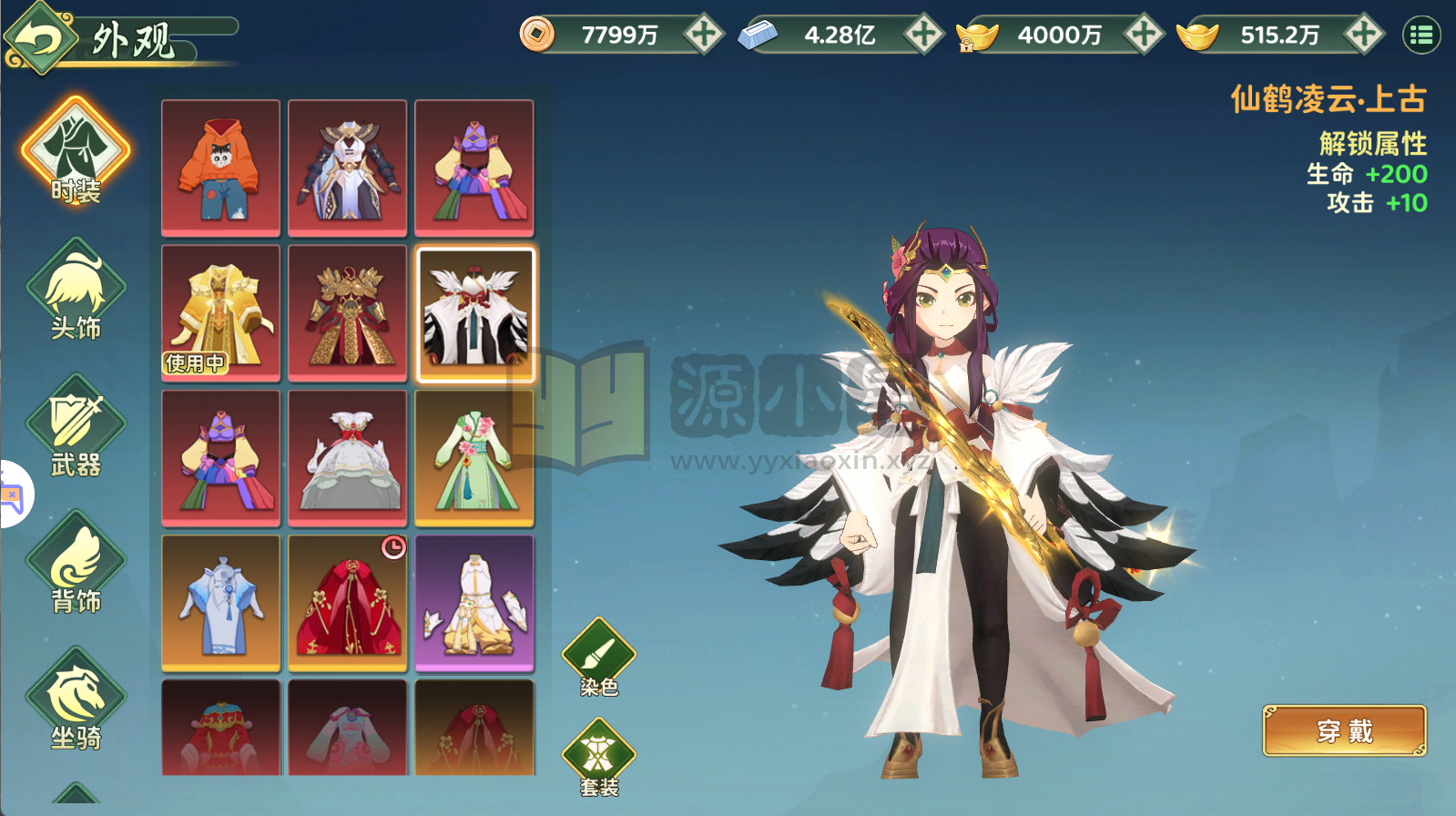Add copper coins with the plus button

click(x=702, y=35)
